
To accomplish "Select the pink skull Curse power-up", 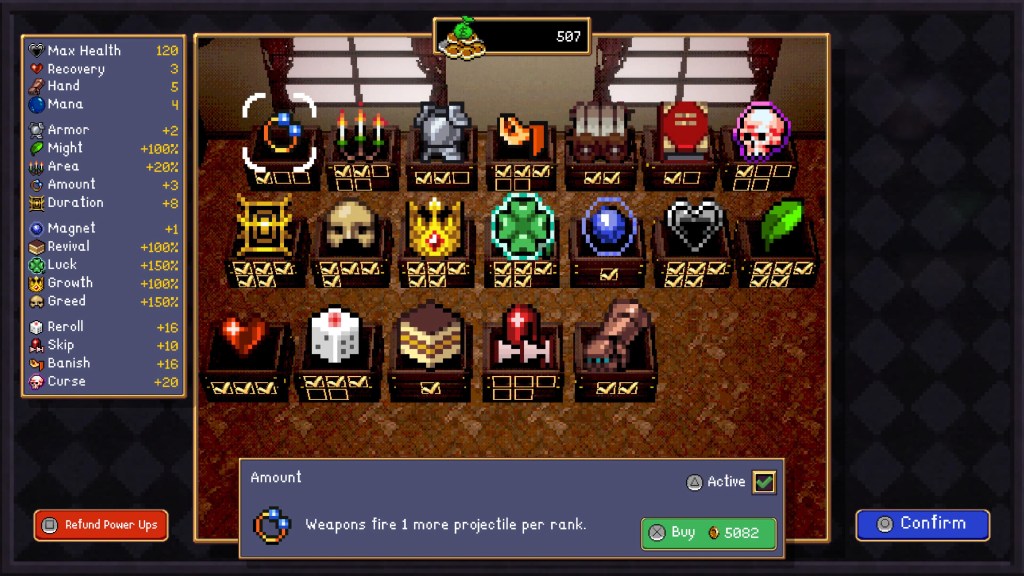I will 761,133.
